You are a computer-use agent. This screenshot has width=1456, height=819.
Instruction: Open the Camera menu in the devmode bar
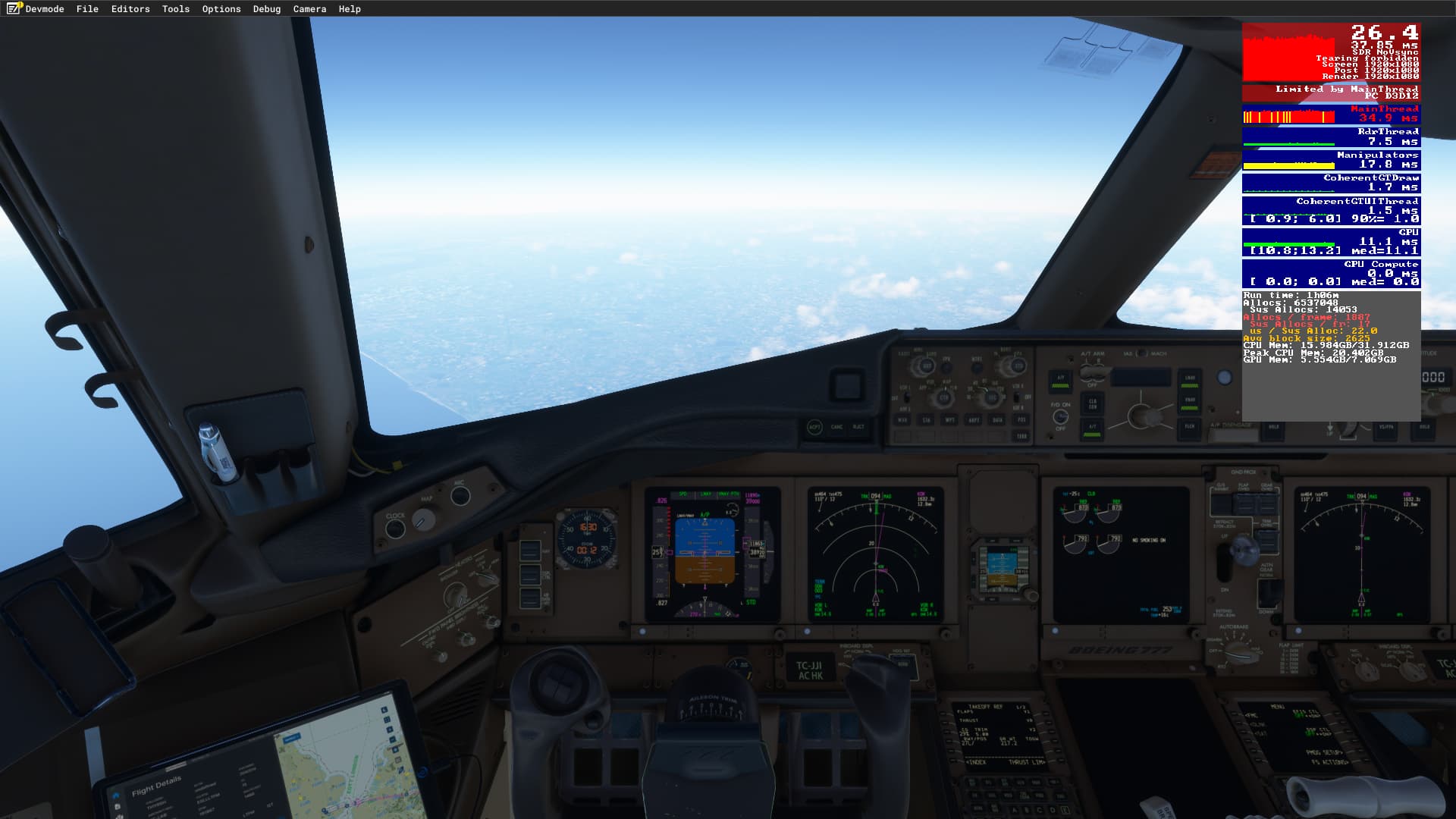click(308, 9)
